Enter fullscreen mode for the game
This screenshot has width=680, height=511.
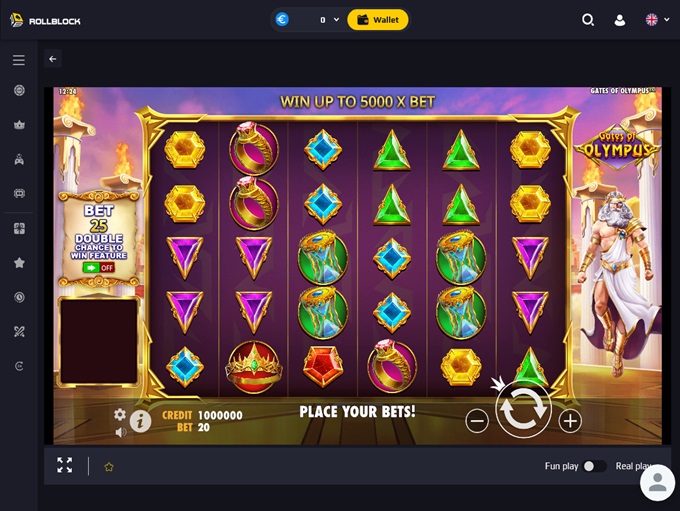(x=65, y=466)
